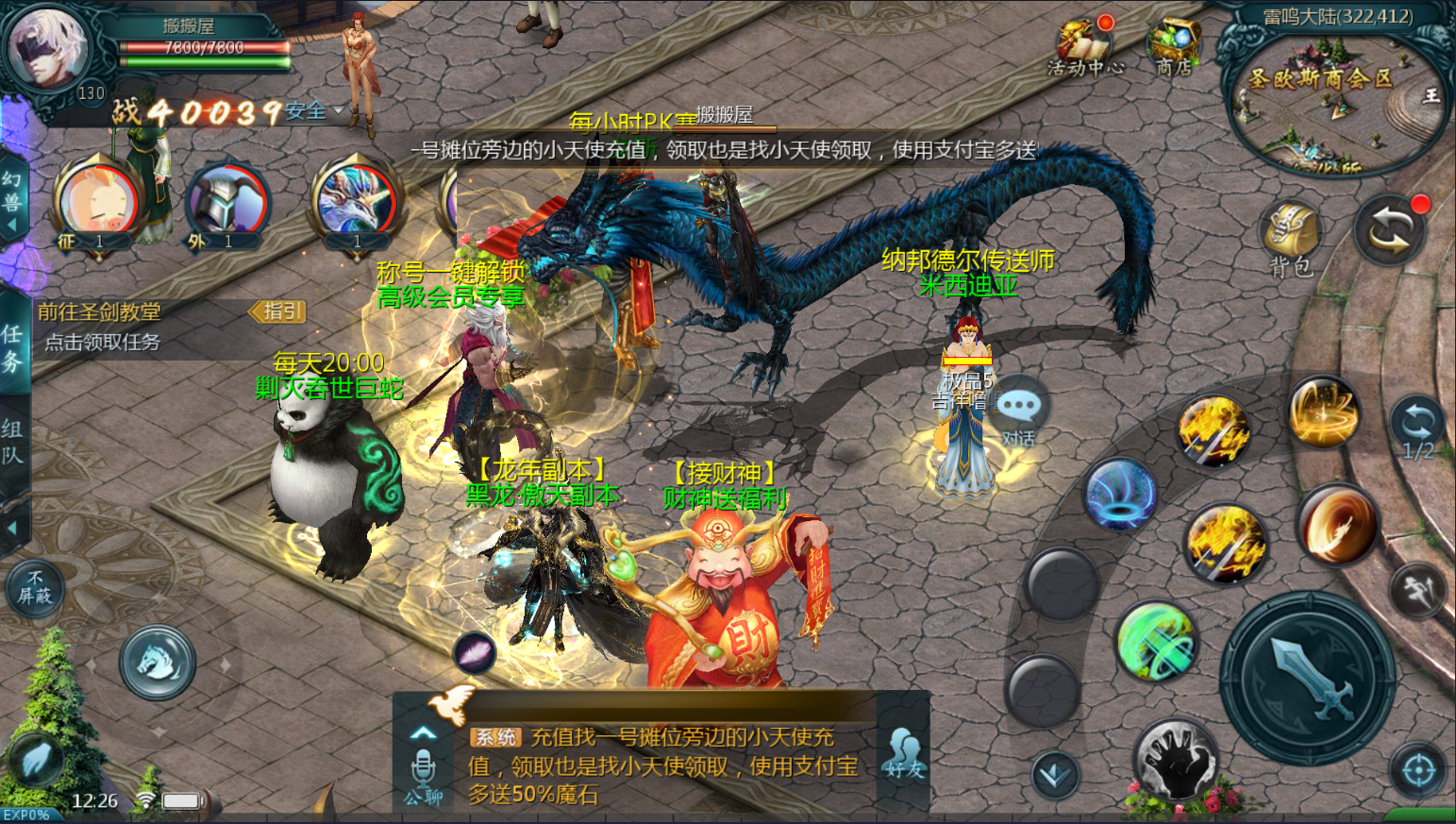The image size is (1456, 824).
Task: Activate the golden spin skill
Action: click(x=1323, y=411)
